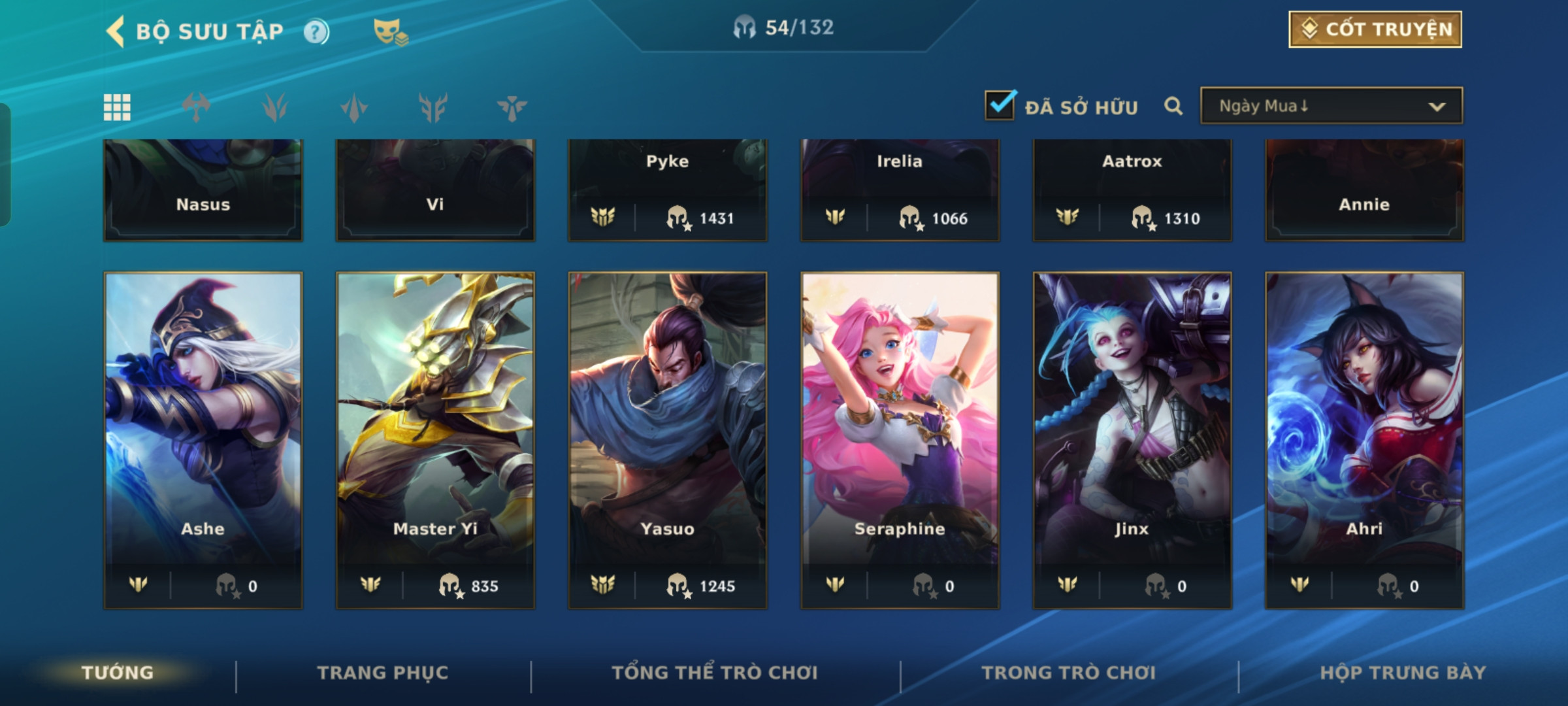
Task: Show all champions with grid filter
Action: point(117,107)
